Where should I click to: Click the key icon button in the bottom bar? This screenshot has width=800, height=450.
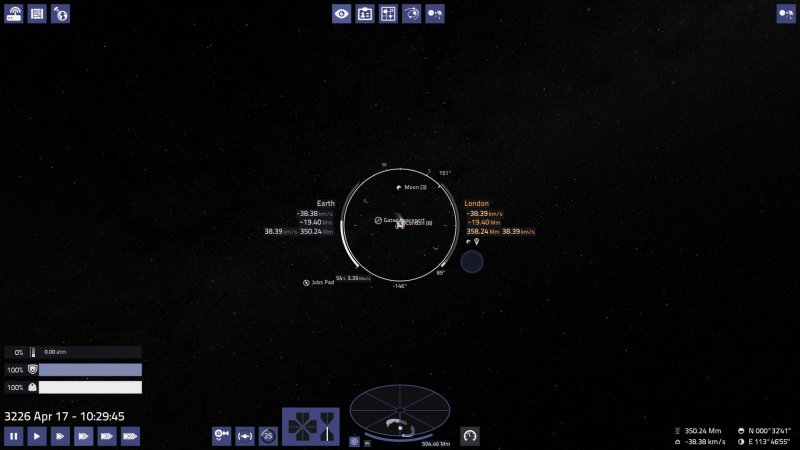coord(222,435)
